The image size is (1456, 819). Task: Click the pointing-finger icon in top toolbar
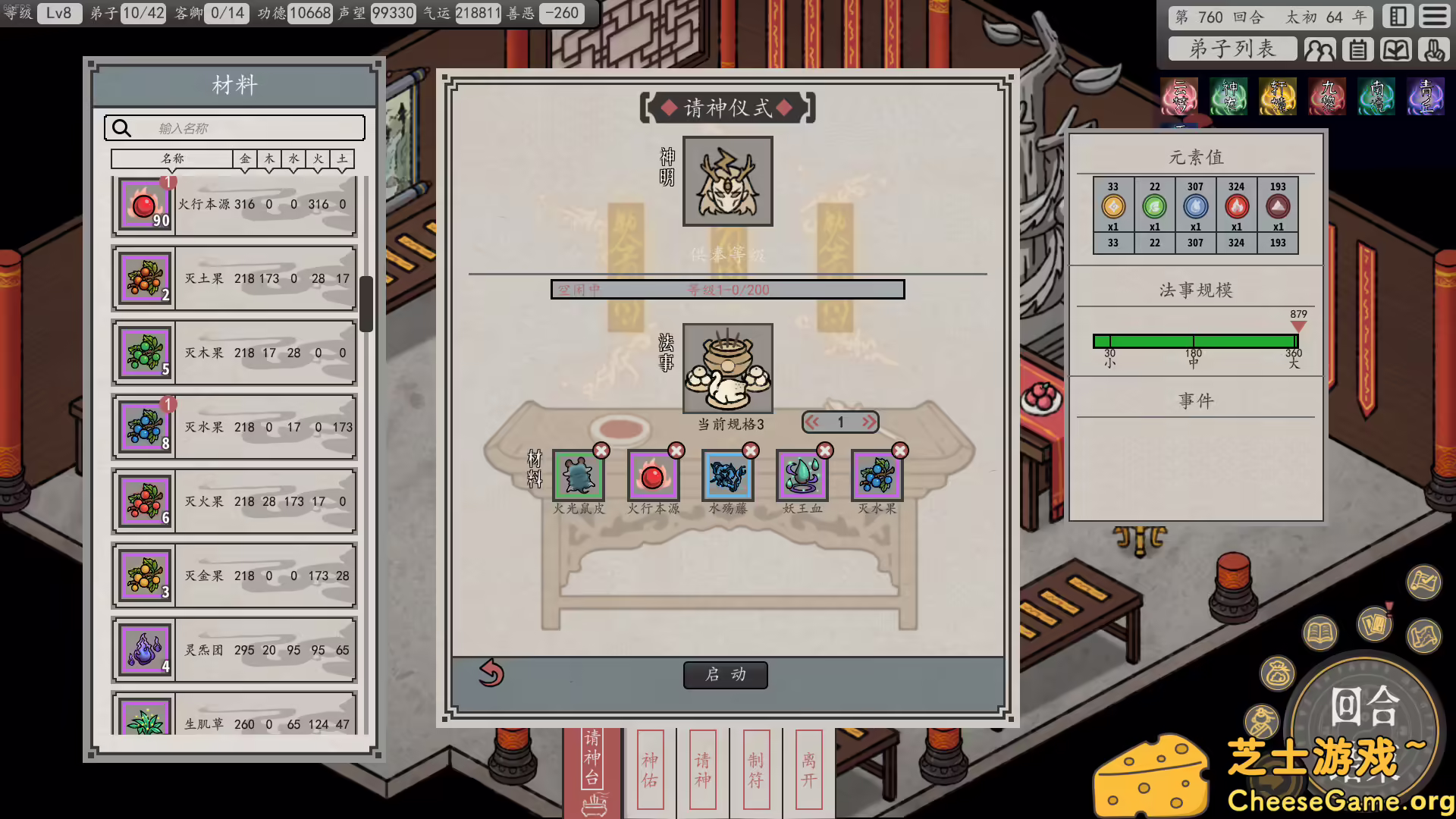1432,49
